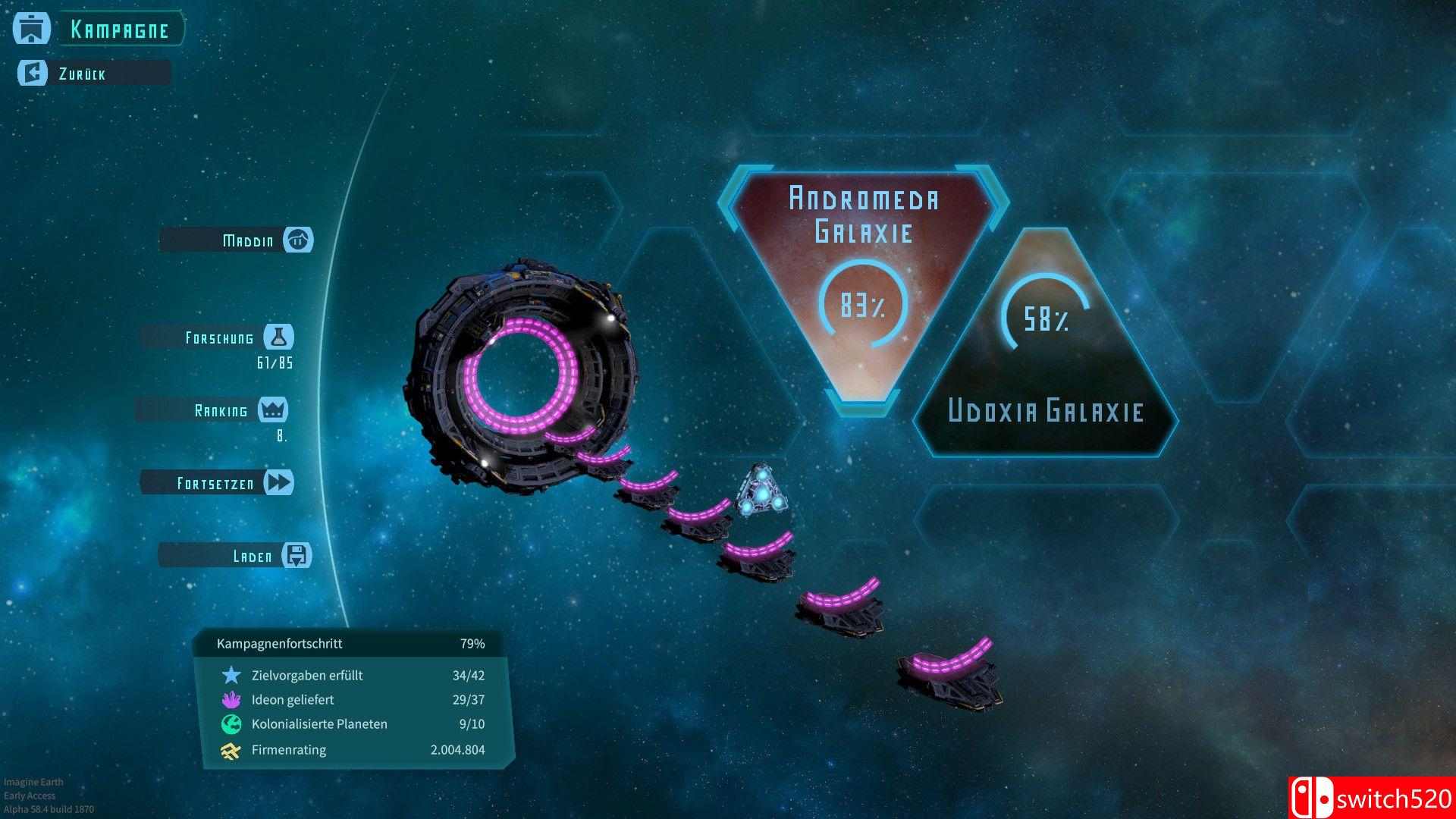Image resolution: width=1456 pixels, height=819 pixels.
Task: Click the star icon beside Zielvorgaben erfüllt
Action: pos(229,675)
